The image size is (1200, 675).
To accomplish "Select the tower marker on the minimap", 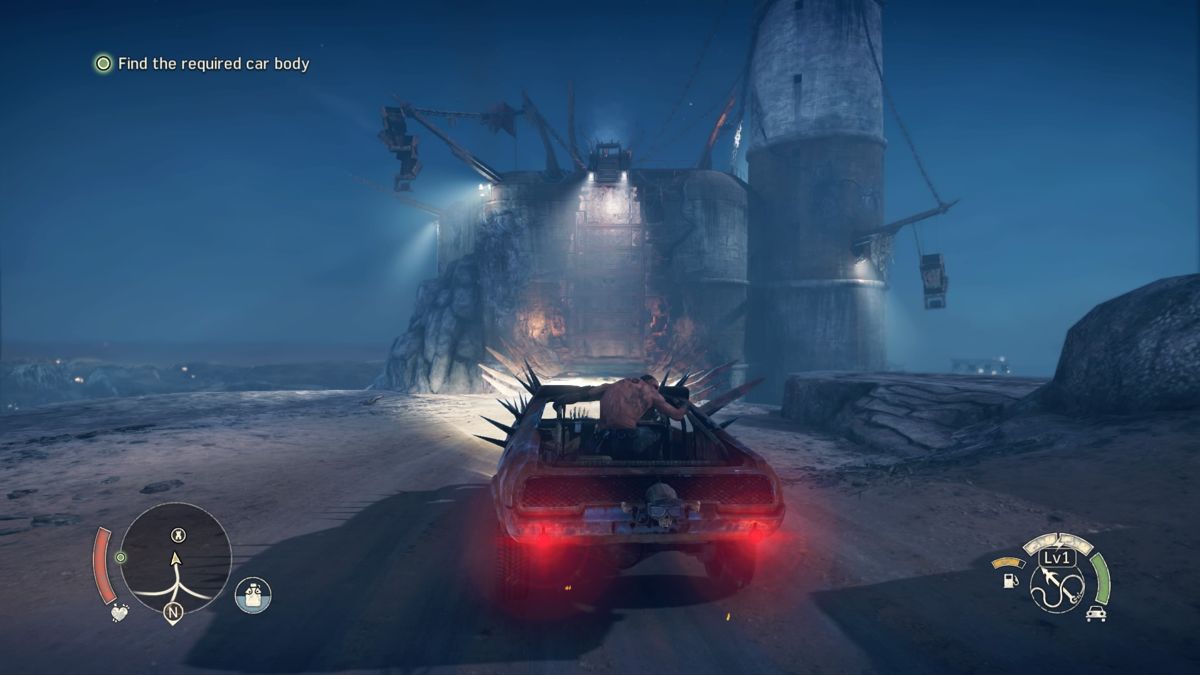I will point(178,535).
